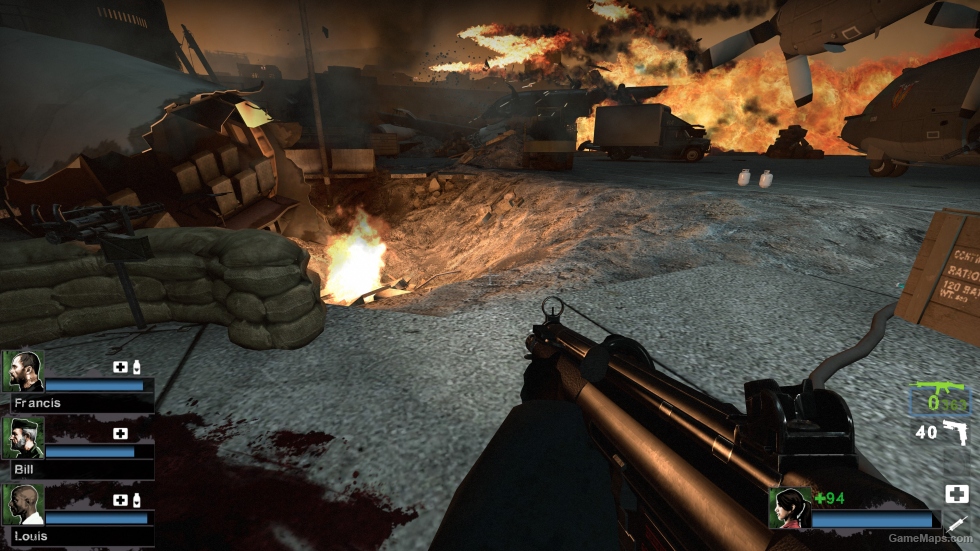Select the first aid kit slot

(956, 493)
